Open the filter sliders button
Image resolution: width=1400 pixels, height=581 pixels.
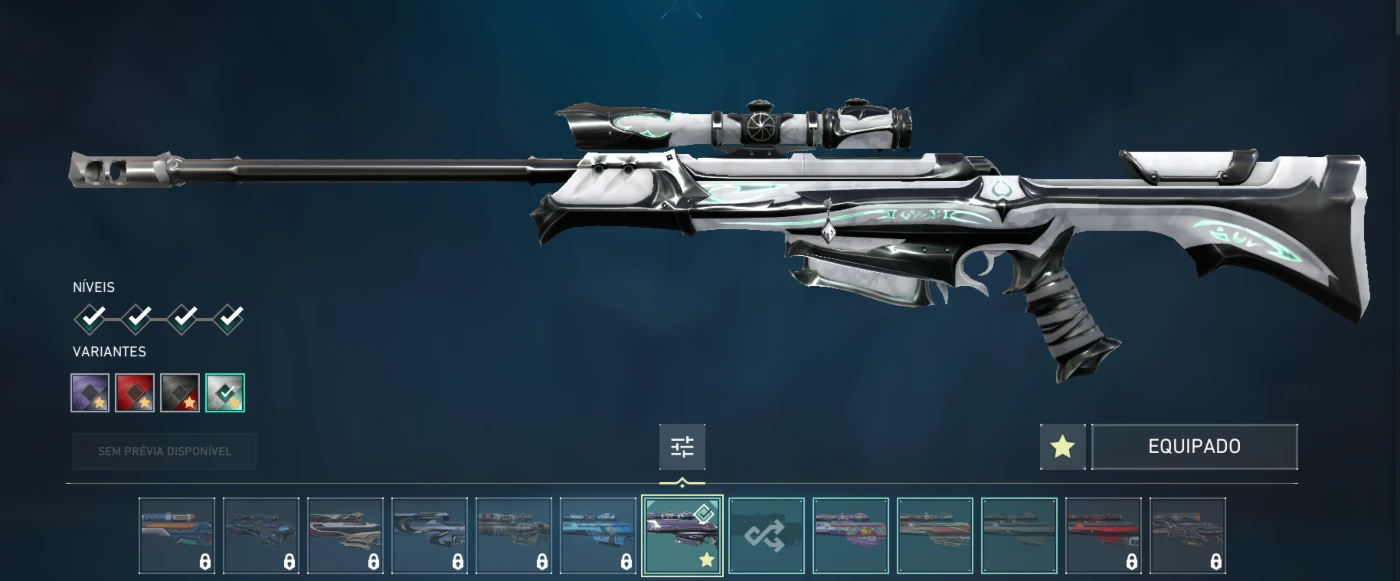pos(682,447)
